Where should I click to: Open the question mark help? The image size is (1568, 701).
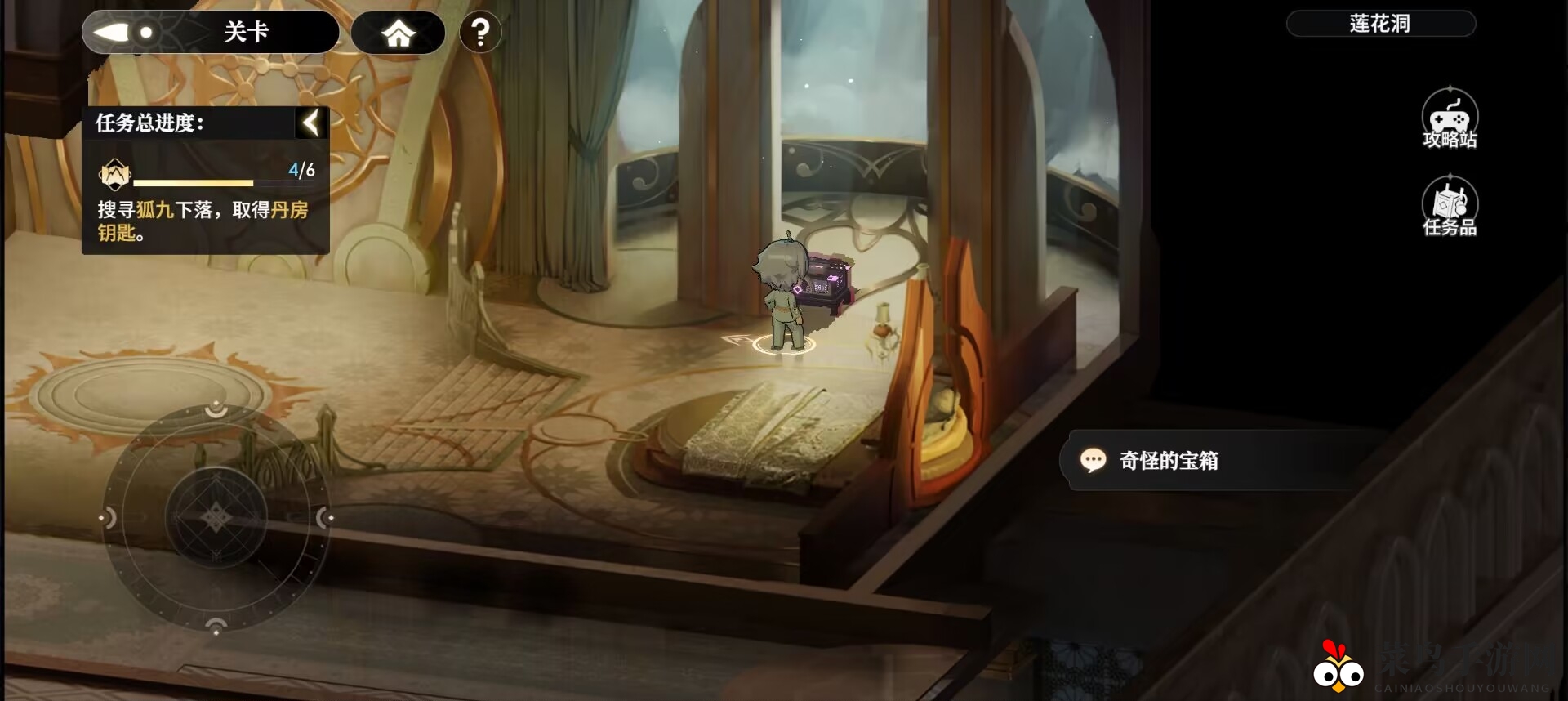pyautogui.click(x=480, y=33)
